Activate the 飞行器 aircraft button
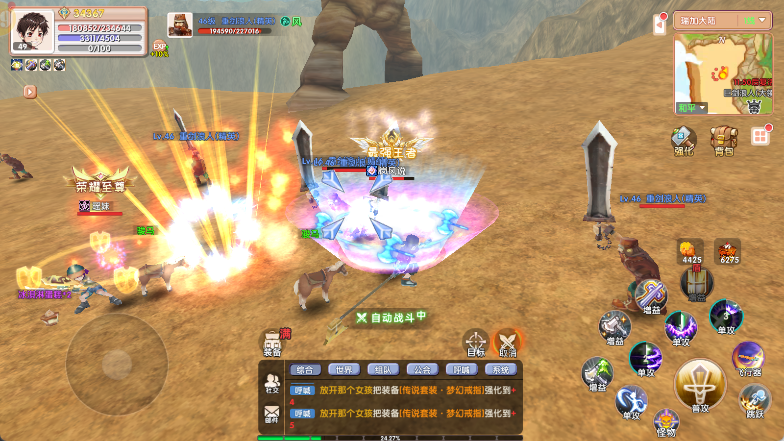 pyautogui.click(x=747, y=358)
